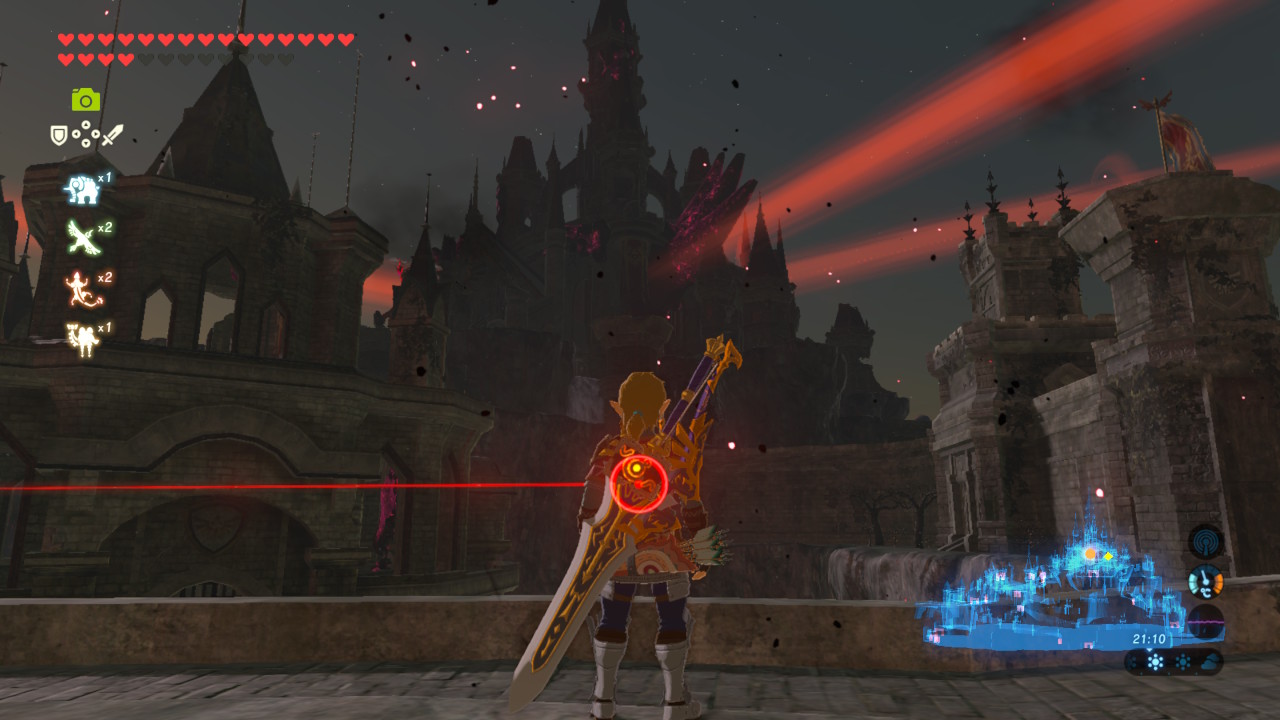Click the yellow diamond marker on the minimap
Screen dimensions: 1280x720
pyautogui.click(x=1106, y=554)
